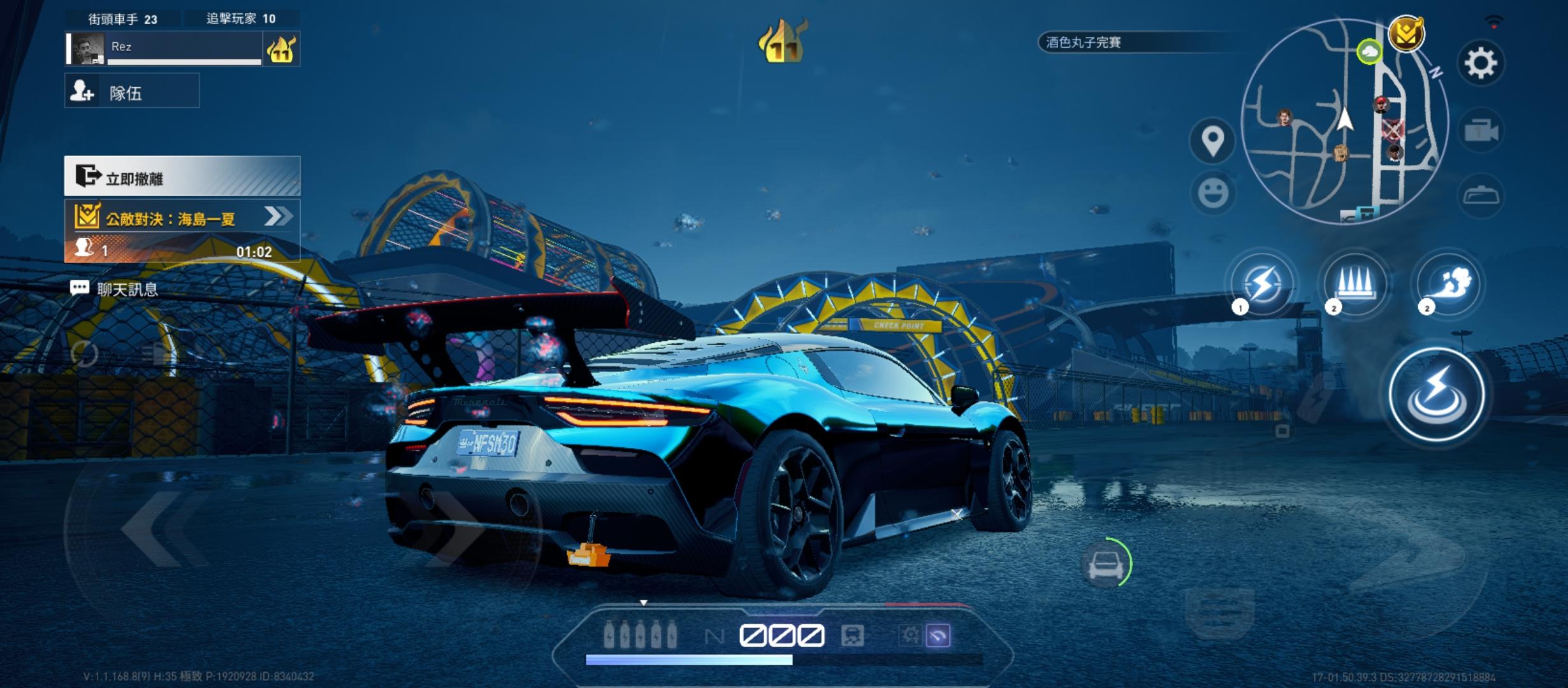Open the gear settings menu

tap(1480, 63)
